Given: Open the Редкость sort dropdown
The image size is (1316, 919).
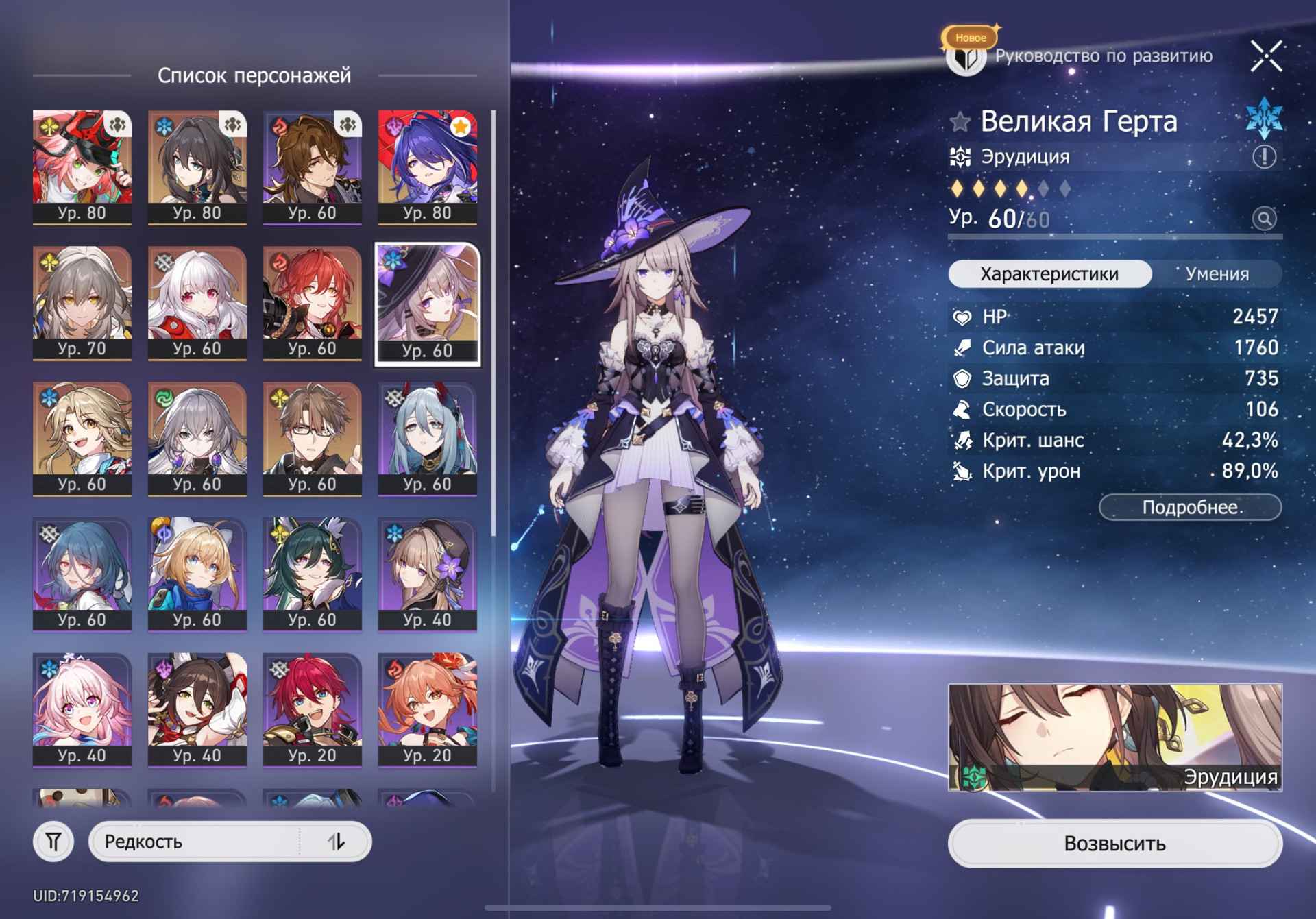Looking at the screenshot, I should pyautogui.click(x=199, y=842).
